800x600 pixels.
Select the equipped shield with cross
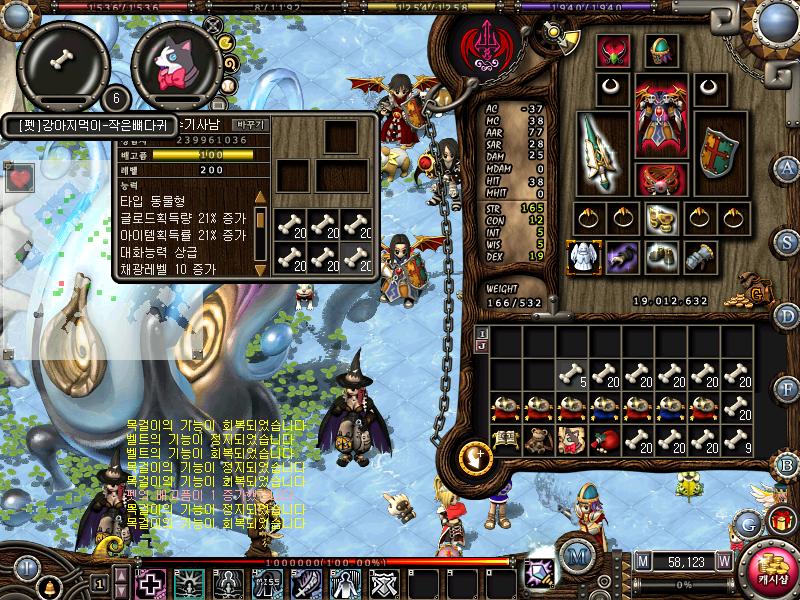click(717, 152)
